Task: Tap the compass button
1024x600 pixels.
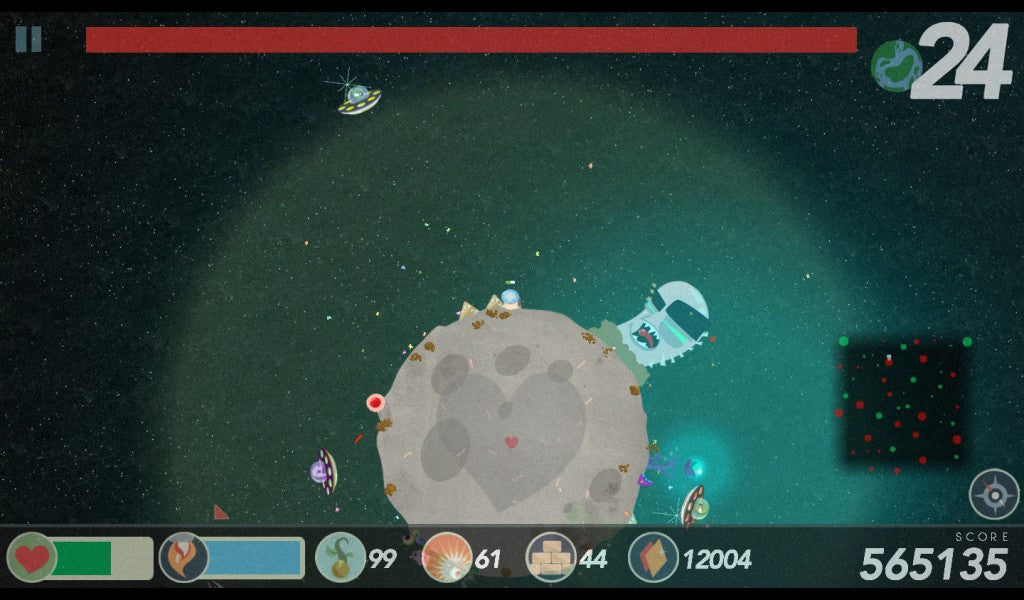Action: tap(993, 494)
